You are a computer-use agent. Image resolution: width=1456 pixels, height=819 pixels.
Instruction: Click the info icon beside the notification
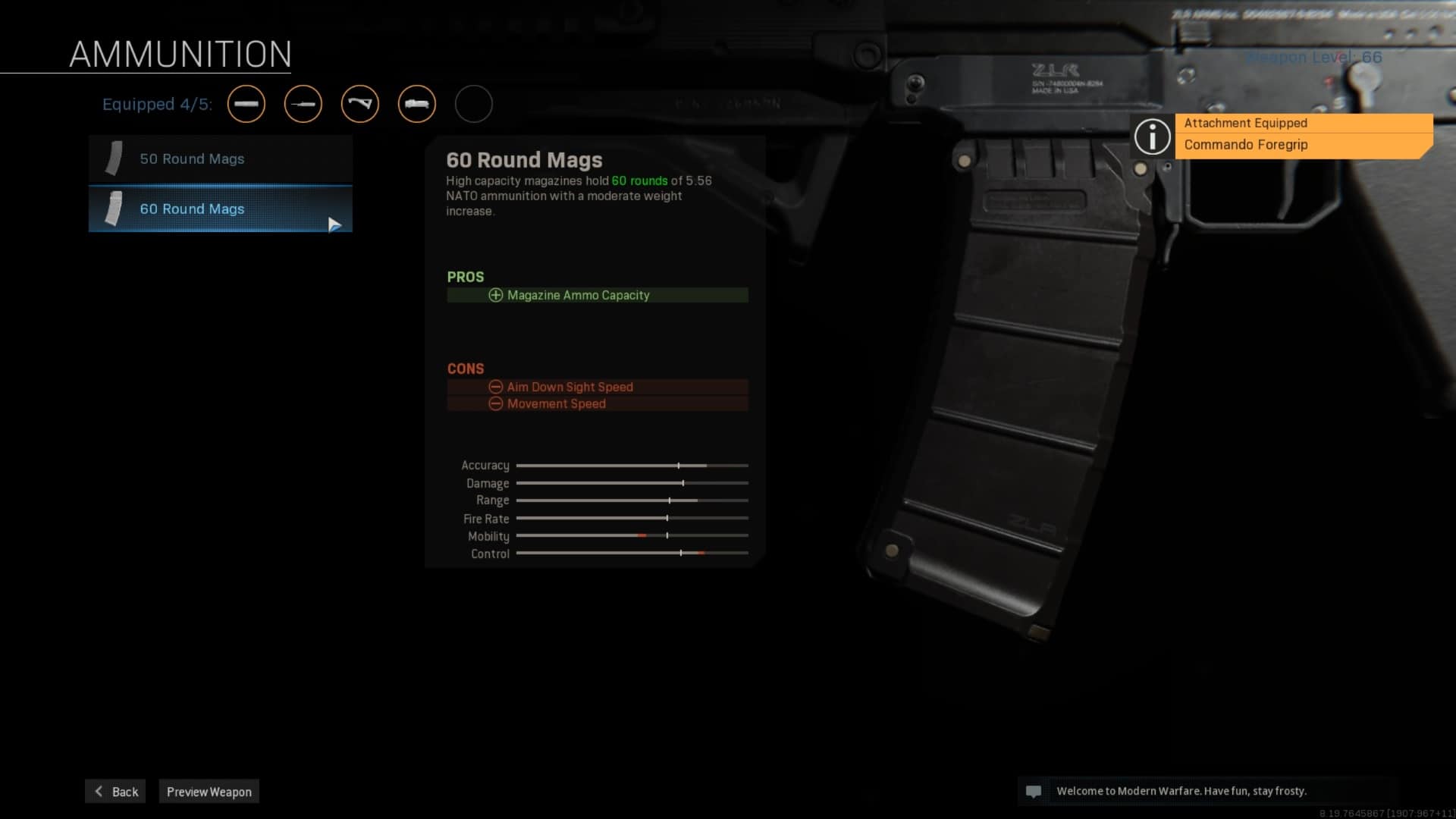point(1152,136)
